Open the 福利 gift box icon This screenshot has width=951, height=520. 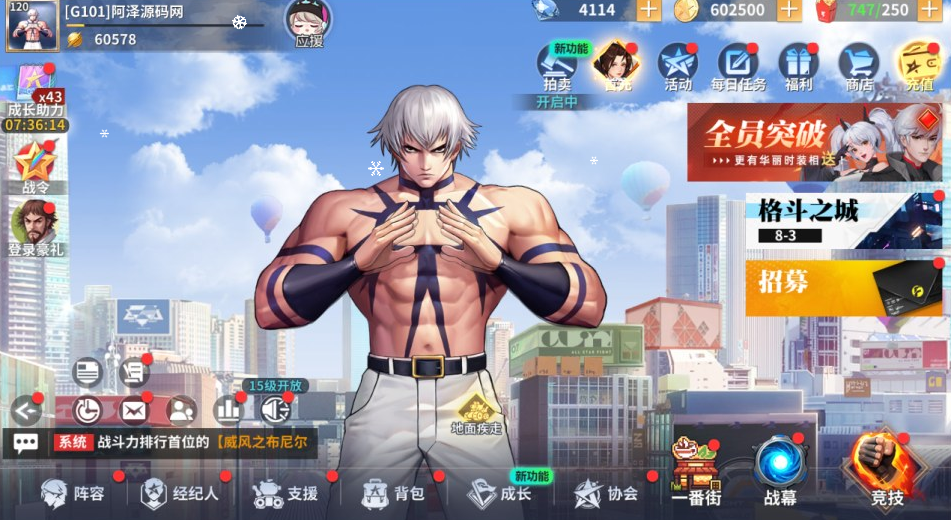[x=798, y=64]
